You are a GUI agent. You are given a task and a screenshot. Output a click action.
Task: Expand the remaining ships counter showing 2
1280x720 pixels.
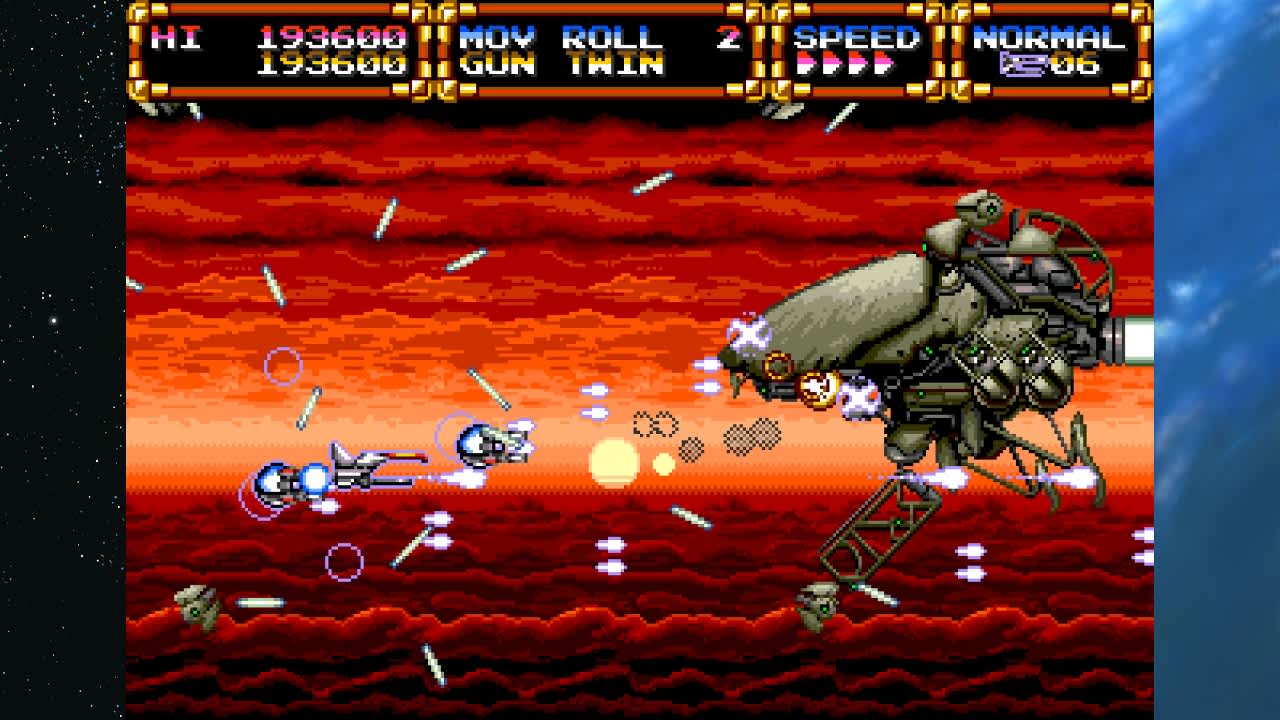tap(729, 37)
